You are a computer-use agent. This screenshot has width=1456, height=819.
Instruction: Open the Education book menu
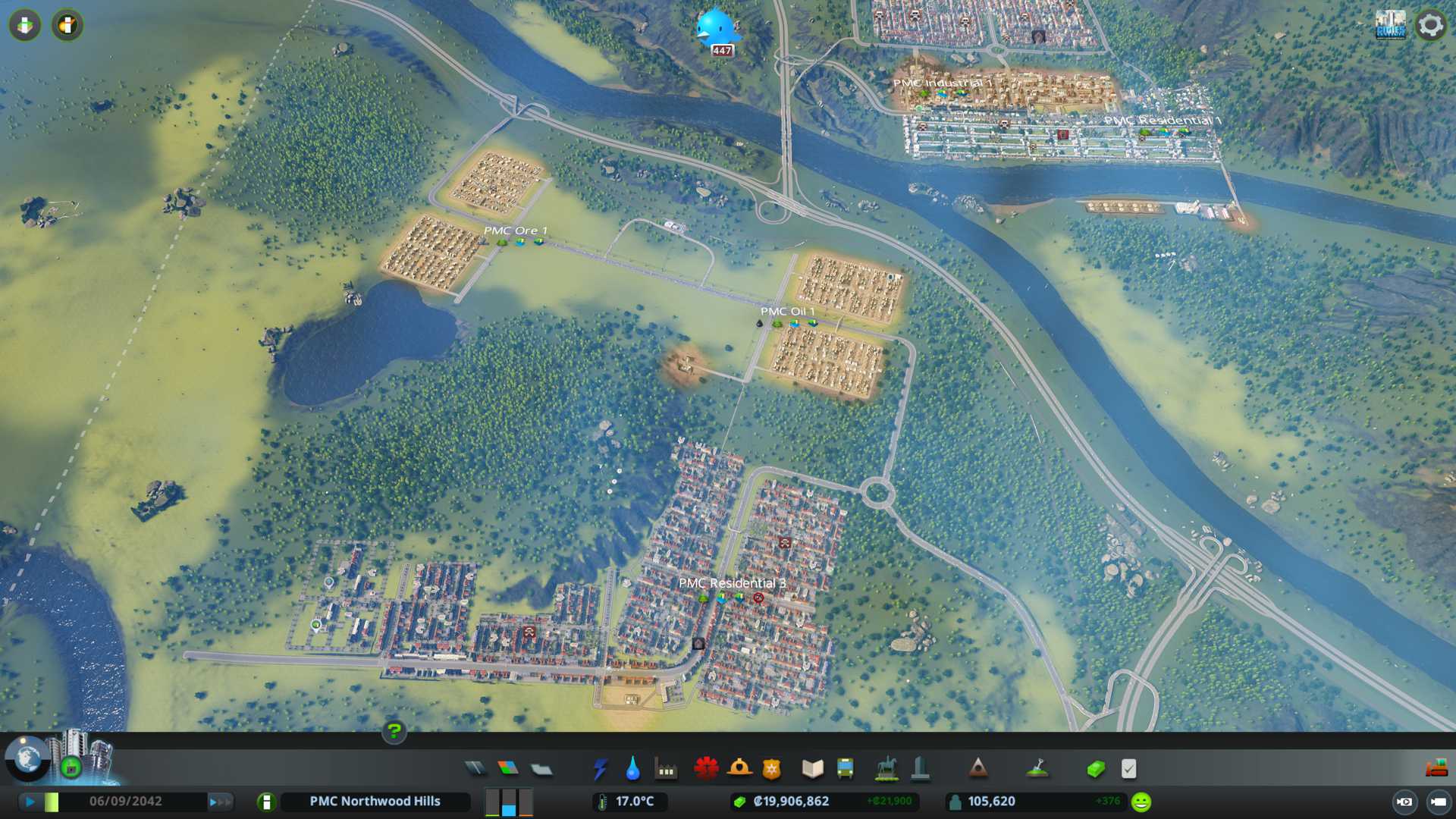[812, 769]
